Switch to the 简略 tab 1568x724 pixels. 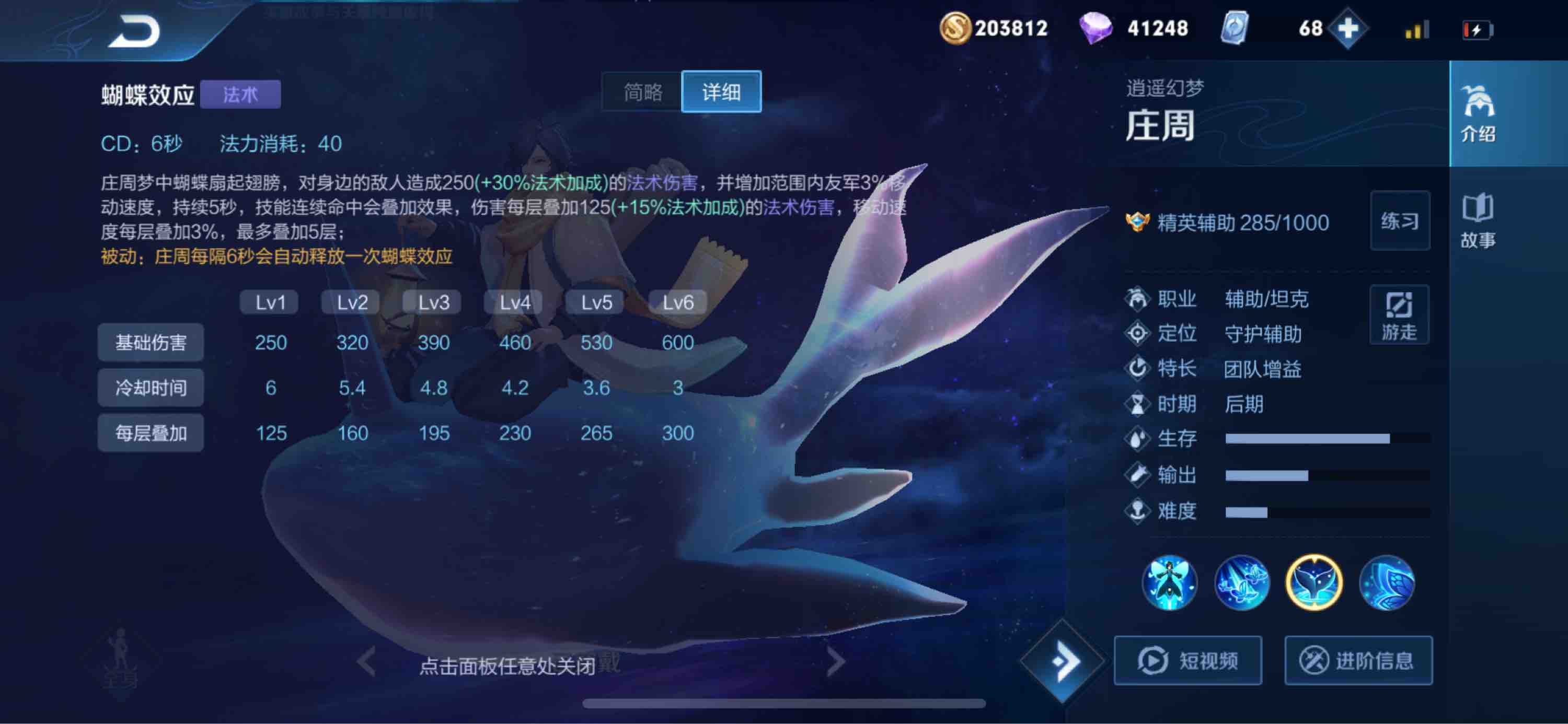coord(640,92)
